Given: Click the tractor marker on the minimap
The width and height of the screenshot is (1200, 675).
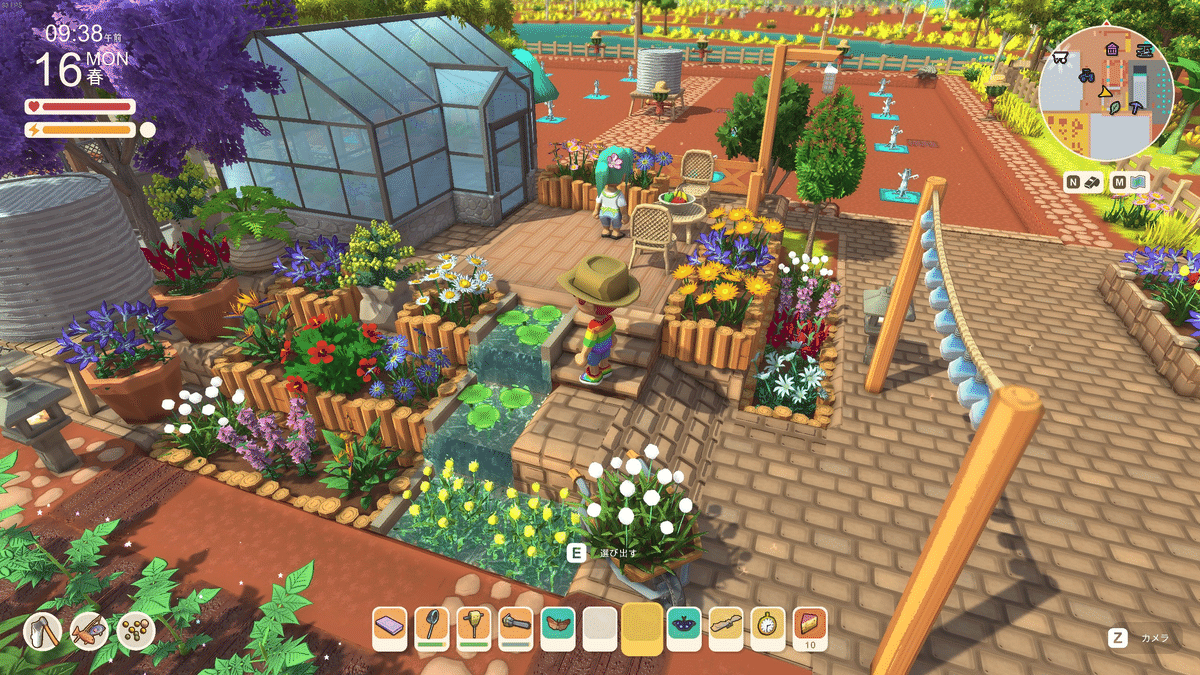Looking at the screenshot, I should tap(1087, 74).
